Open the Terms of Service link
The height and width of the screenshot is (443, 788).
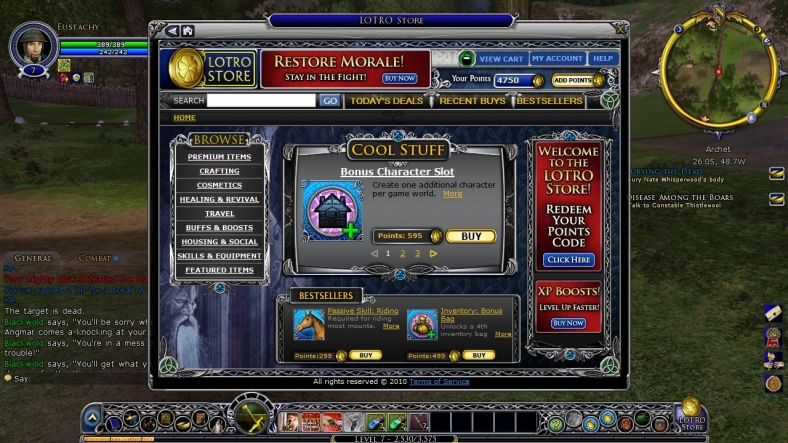(438, 382)
